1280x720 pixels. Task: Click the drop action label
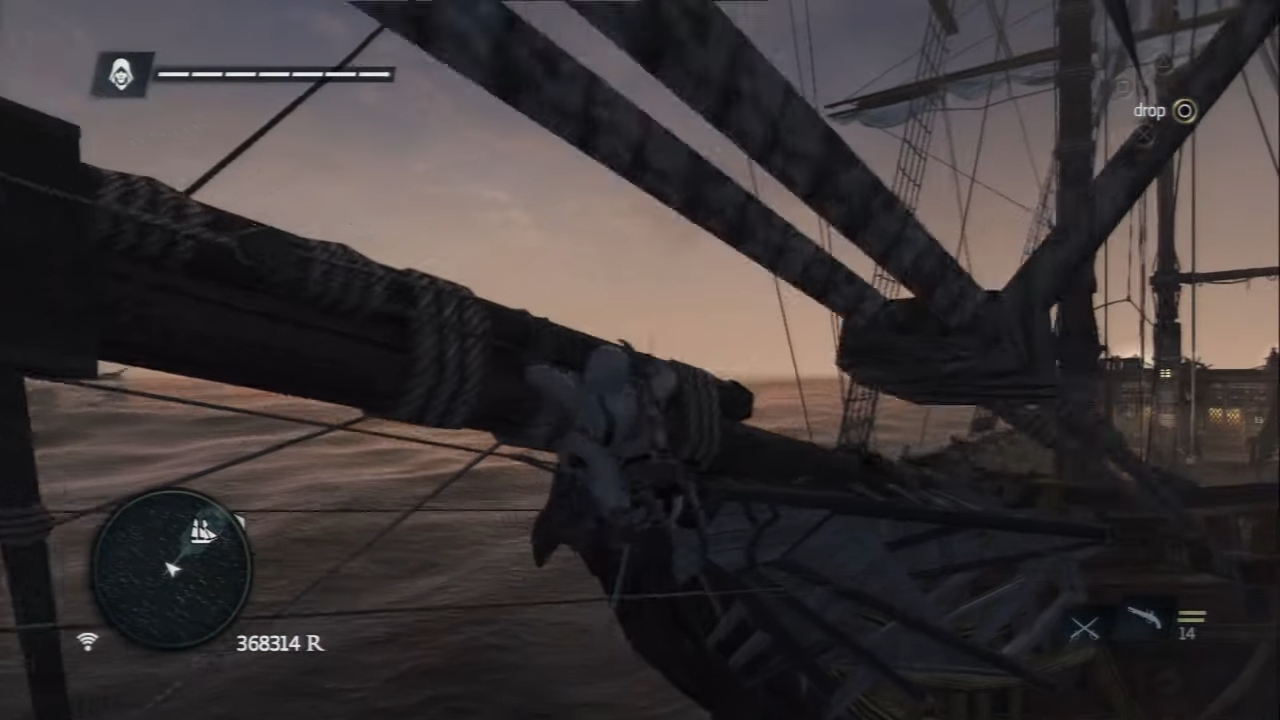(x=1149, y=111)
